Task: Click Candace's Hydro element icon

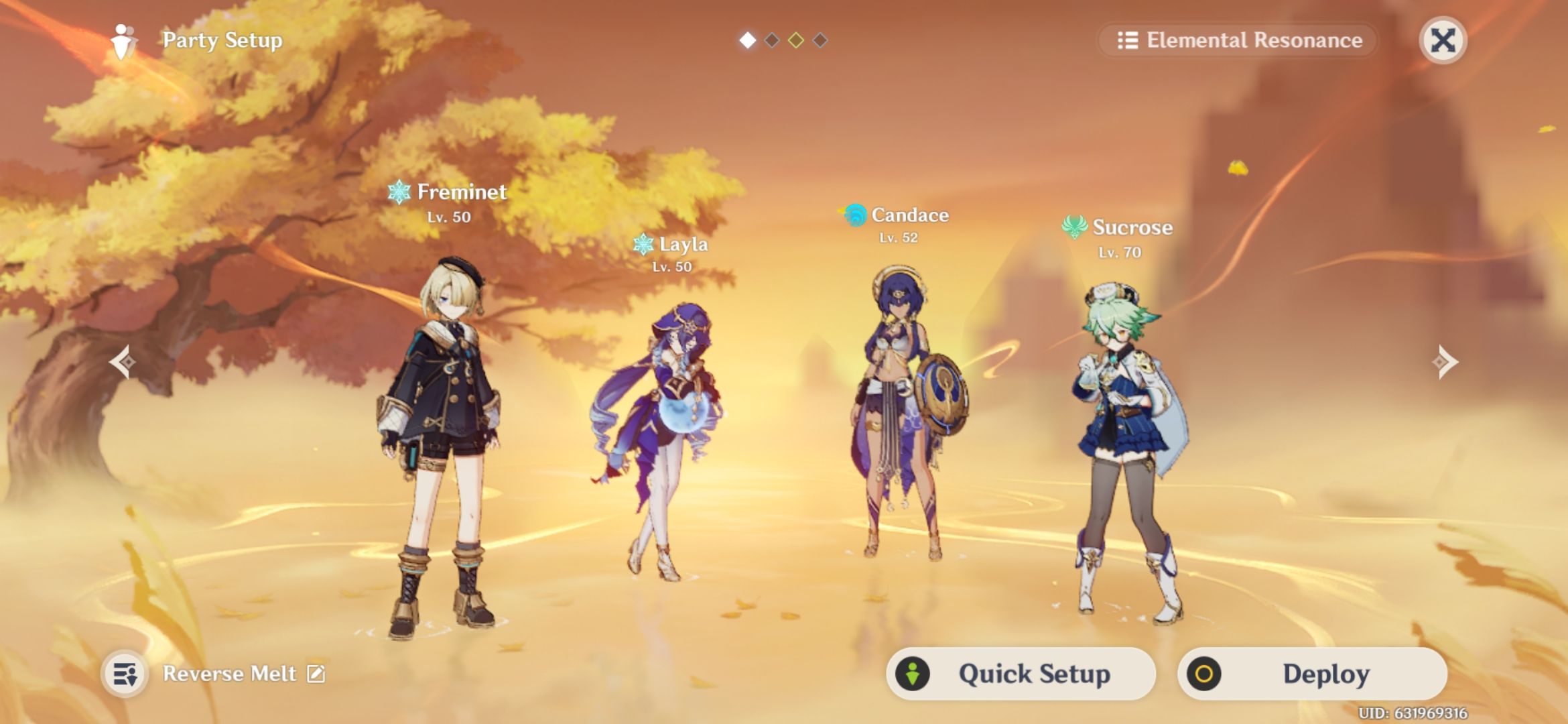Action: click(x=856, y=215)
